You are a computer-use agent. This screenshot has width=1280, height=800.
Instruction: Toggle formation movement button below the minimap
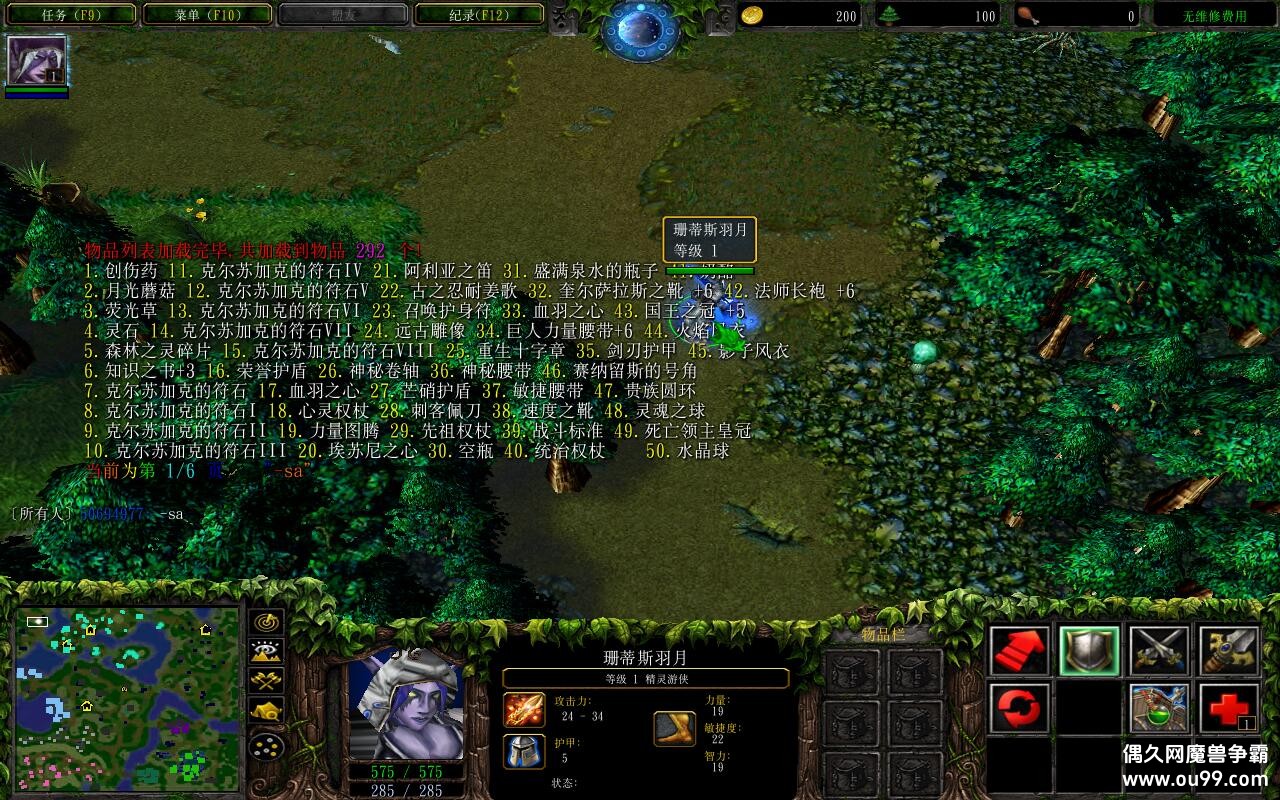pos(267,746)
